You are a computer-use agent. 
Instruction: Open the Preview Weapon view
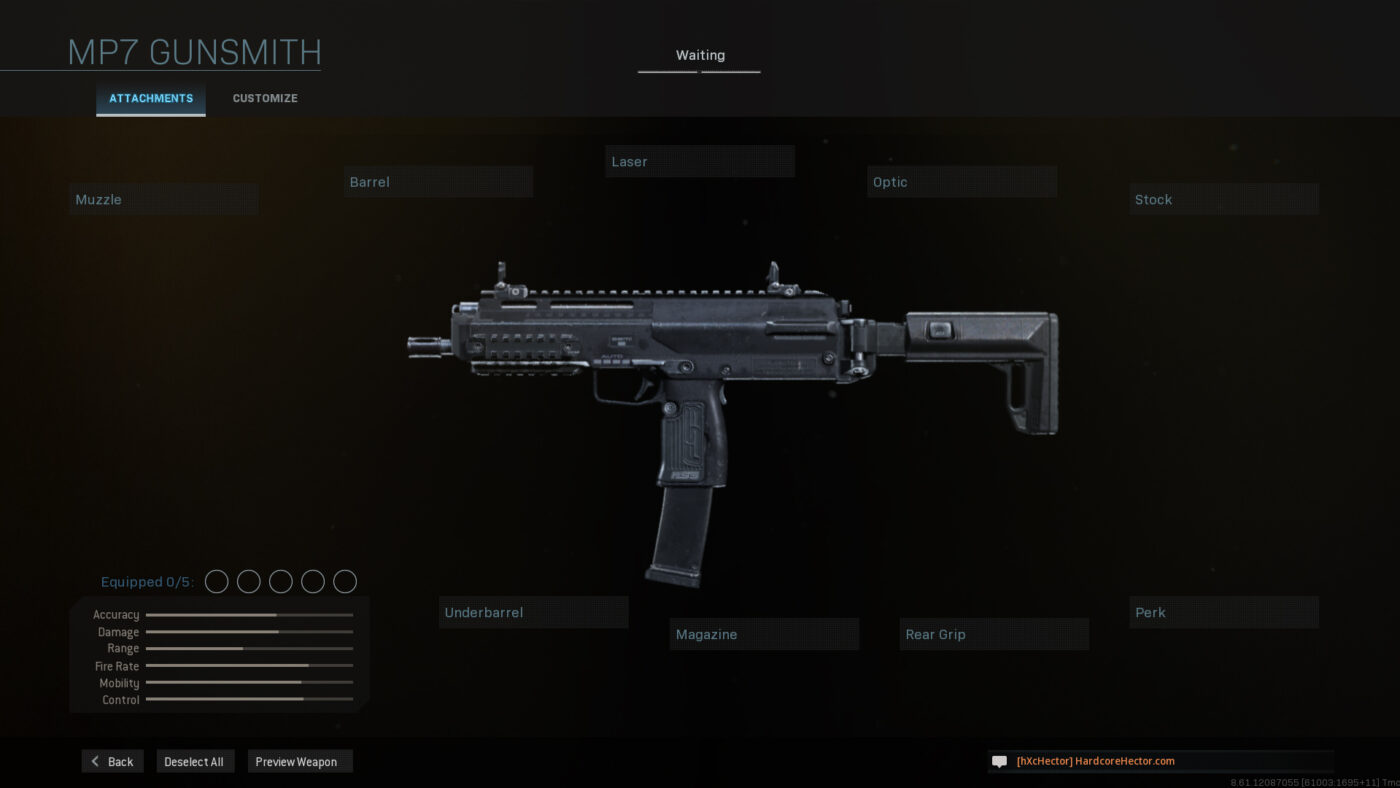coord(299,760)
